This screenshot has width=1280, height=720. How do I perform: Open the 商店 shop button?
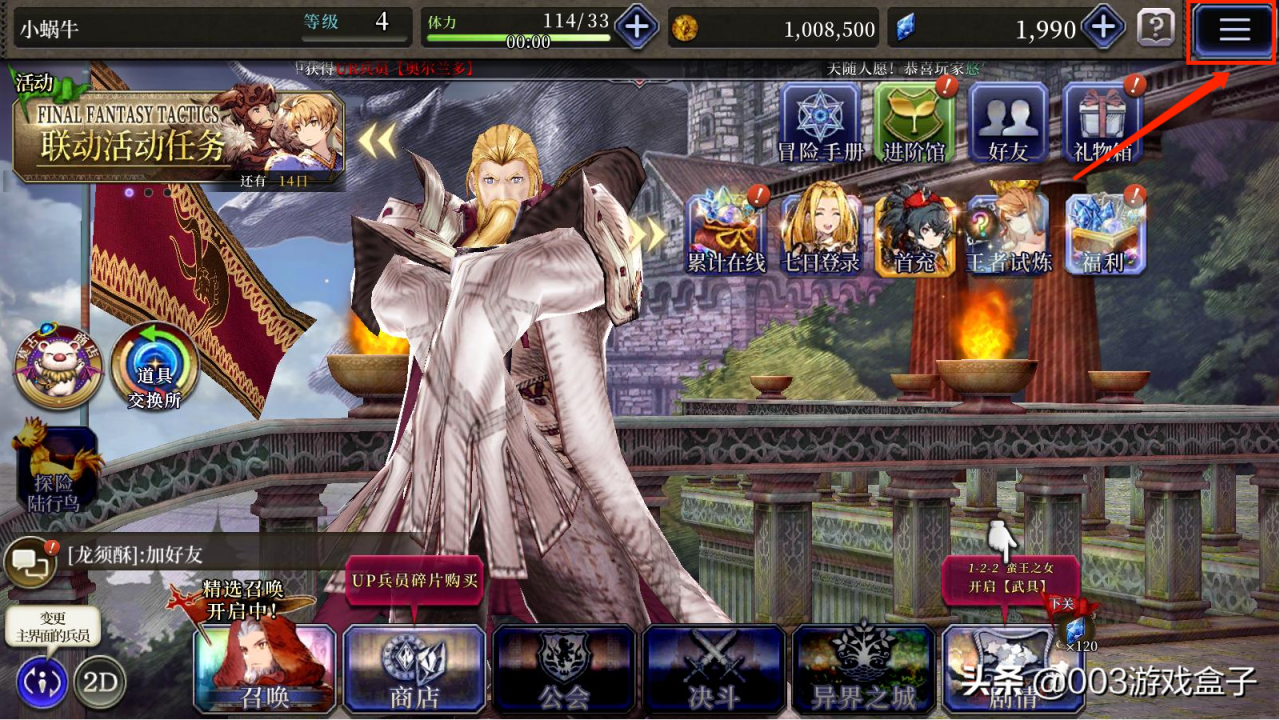[x=414, y=668]
